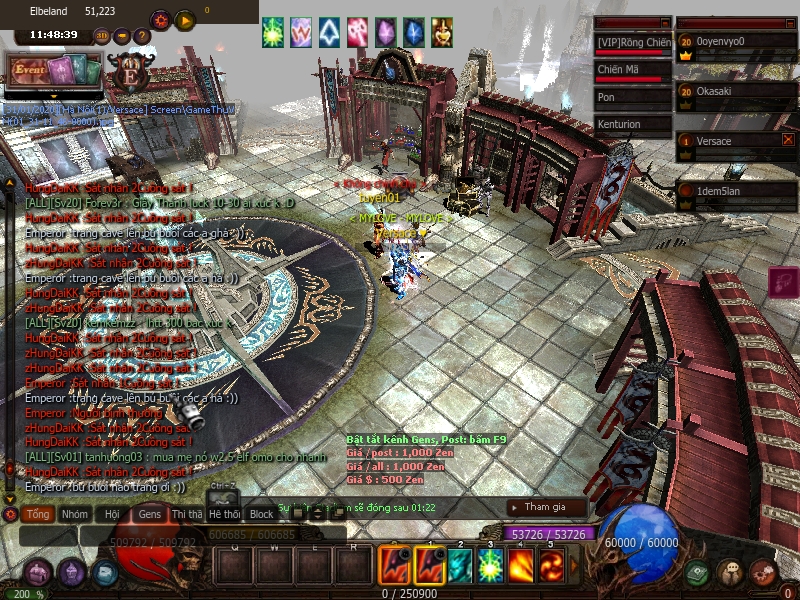Activate the fire slash skill in slot 4
Image resolution: width=800 pixels, height=600 pixels.
[x=521, y=566]
